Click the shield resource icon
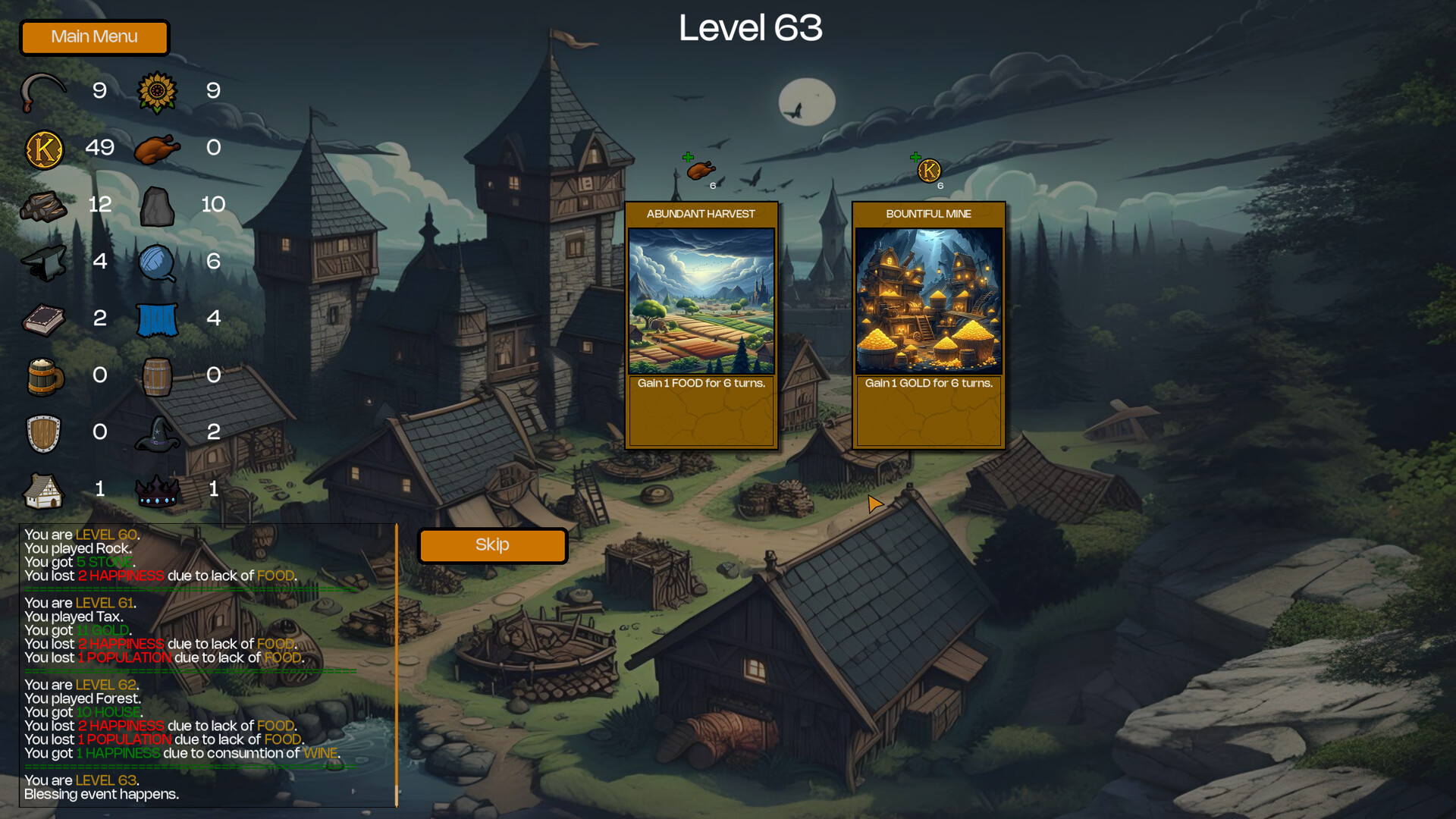This screenshot has height=819, width=1456. (43, 432)
